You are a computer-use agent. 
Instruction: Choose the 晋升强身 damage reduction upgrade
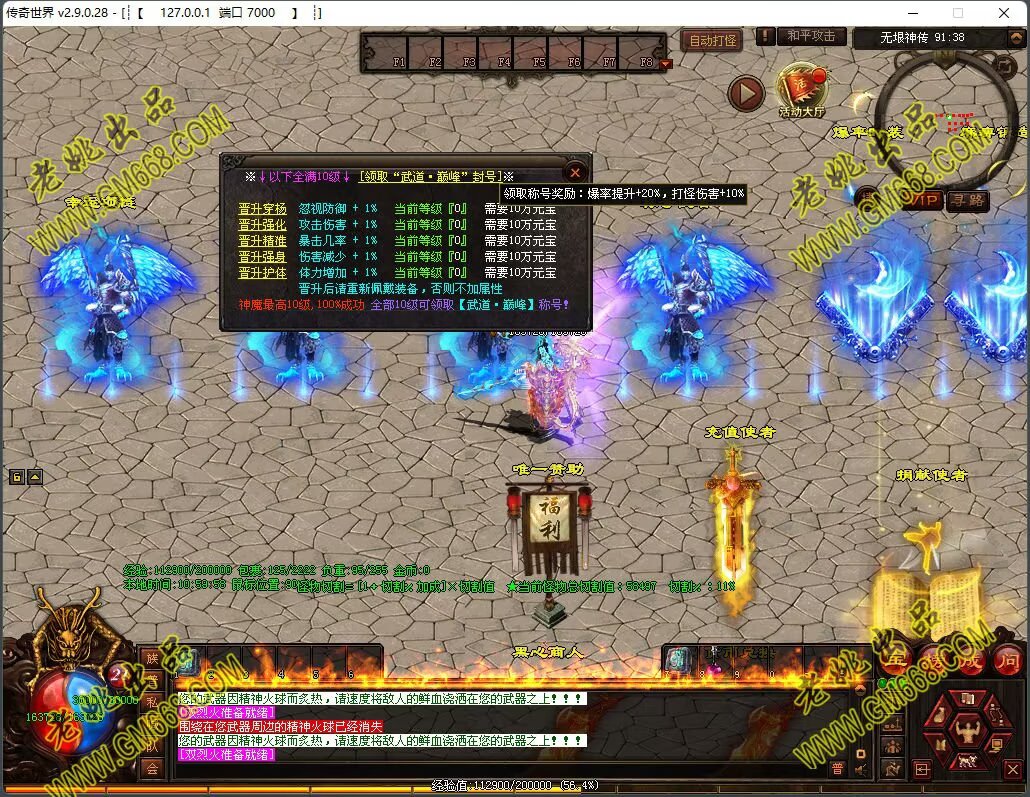point(262,257)
